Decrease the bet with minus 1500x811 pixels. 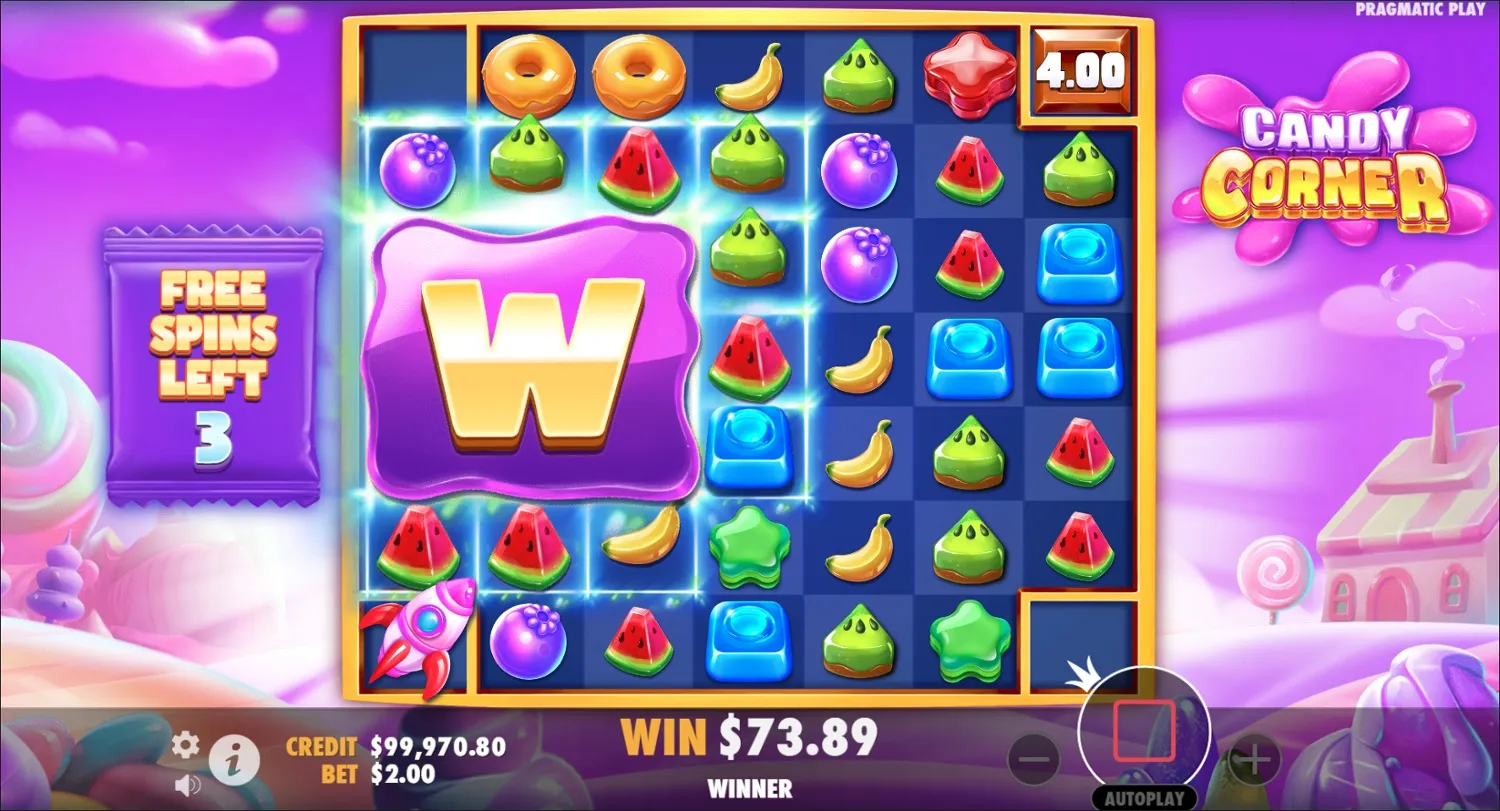(1034, 760)
